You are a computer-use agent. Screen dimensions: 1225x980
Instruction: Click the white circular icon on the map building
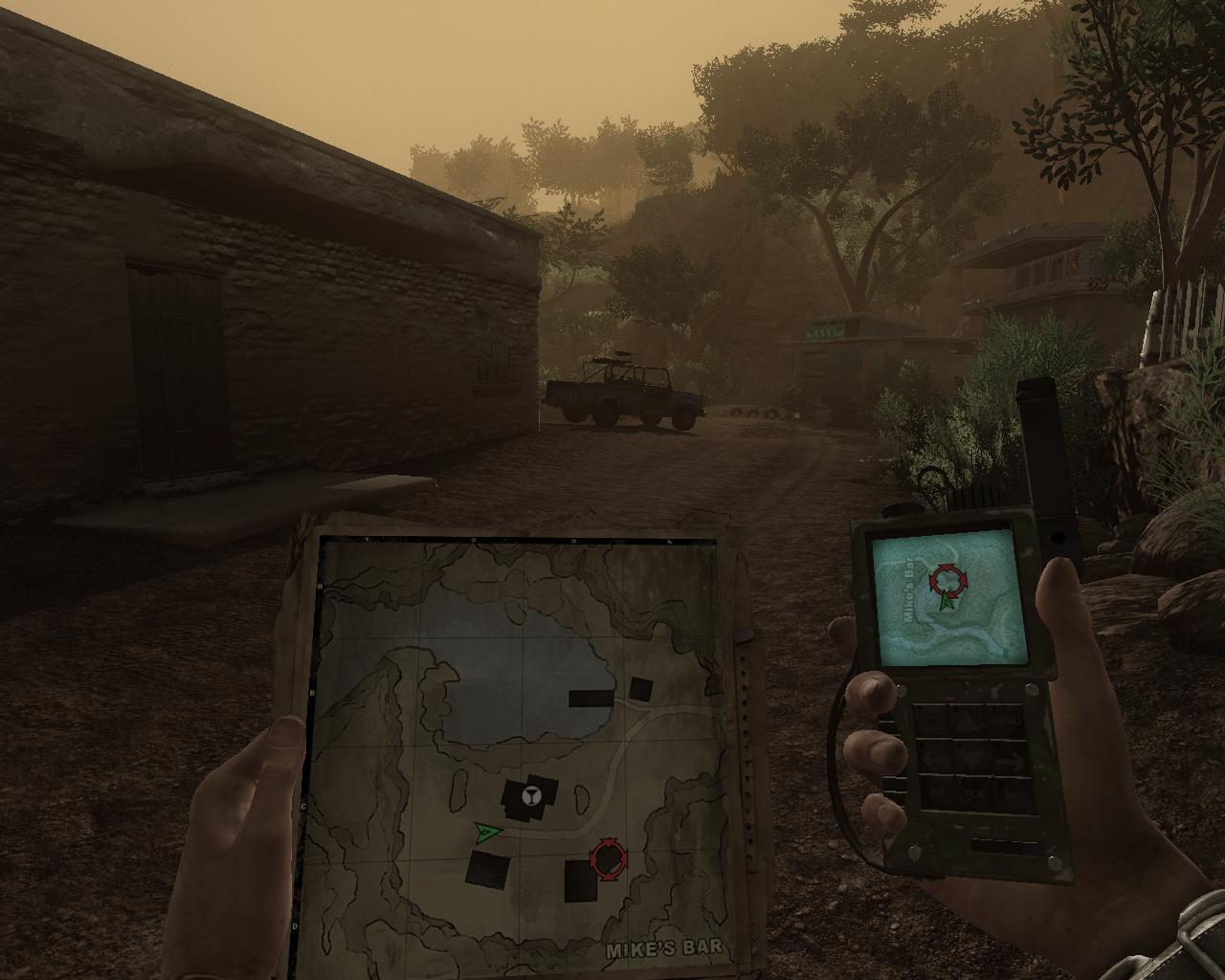click(531, 793)
